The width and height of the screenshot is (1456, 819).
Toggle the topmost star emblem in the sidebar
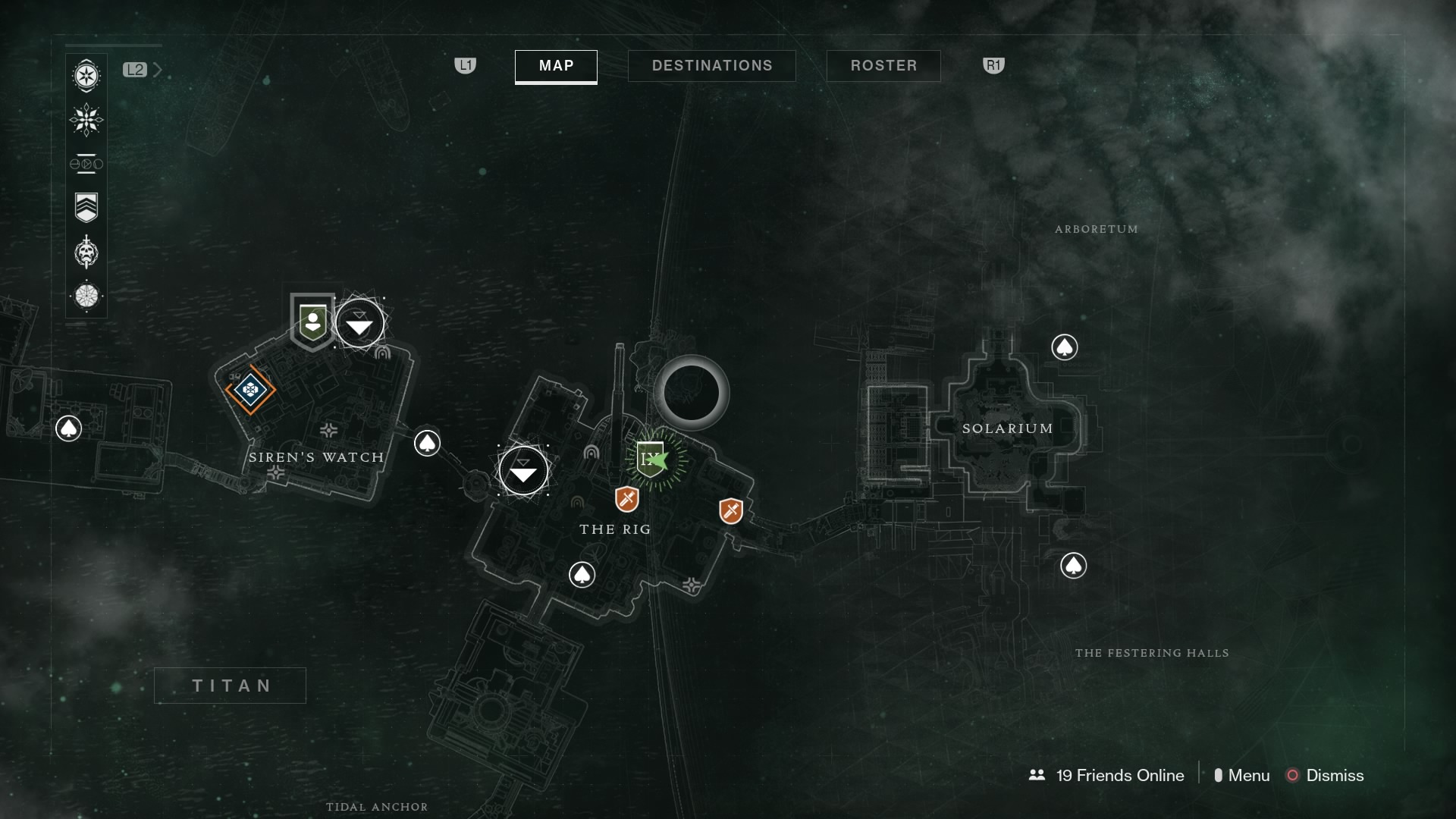(x=86, y=76)
